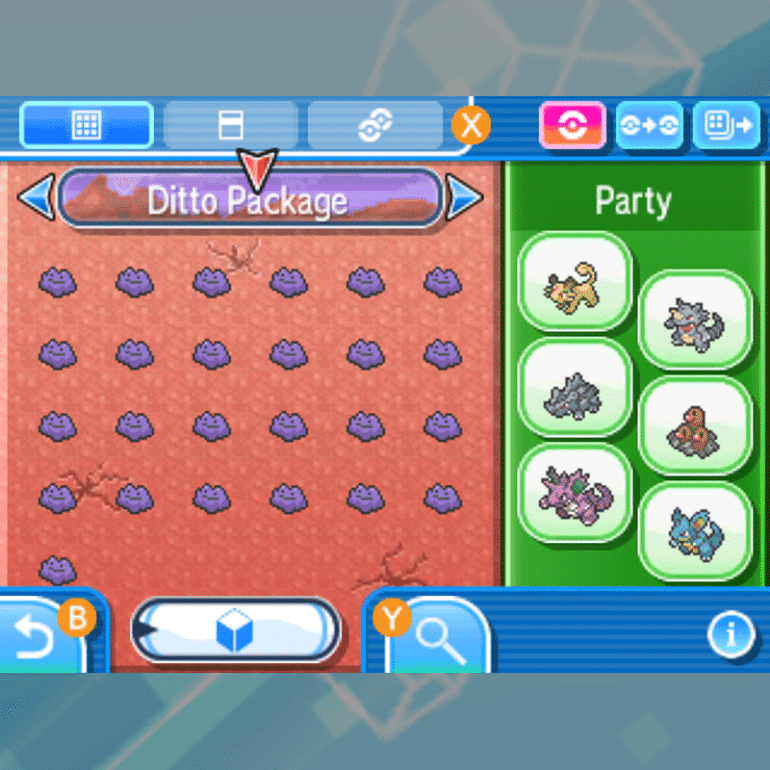Go to the previous box with the left arrow
770x770 pixels.
tap(36, 197)
